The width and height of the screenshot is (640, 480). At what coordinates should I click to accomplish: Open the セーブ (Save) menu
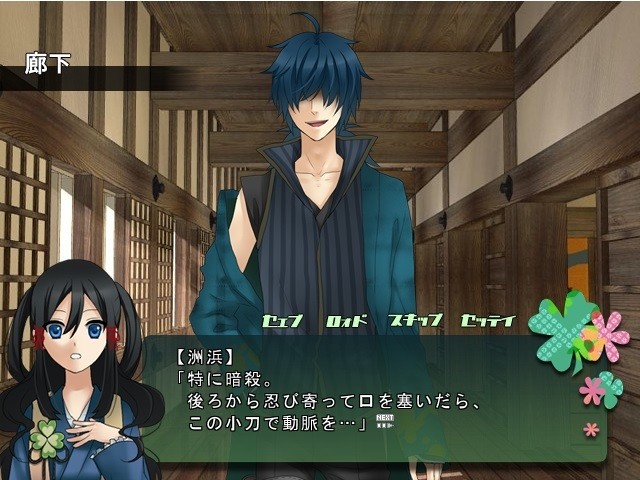click(x=282, y=321)
